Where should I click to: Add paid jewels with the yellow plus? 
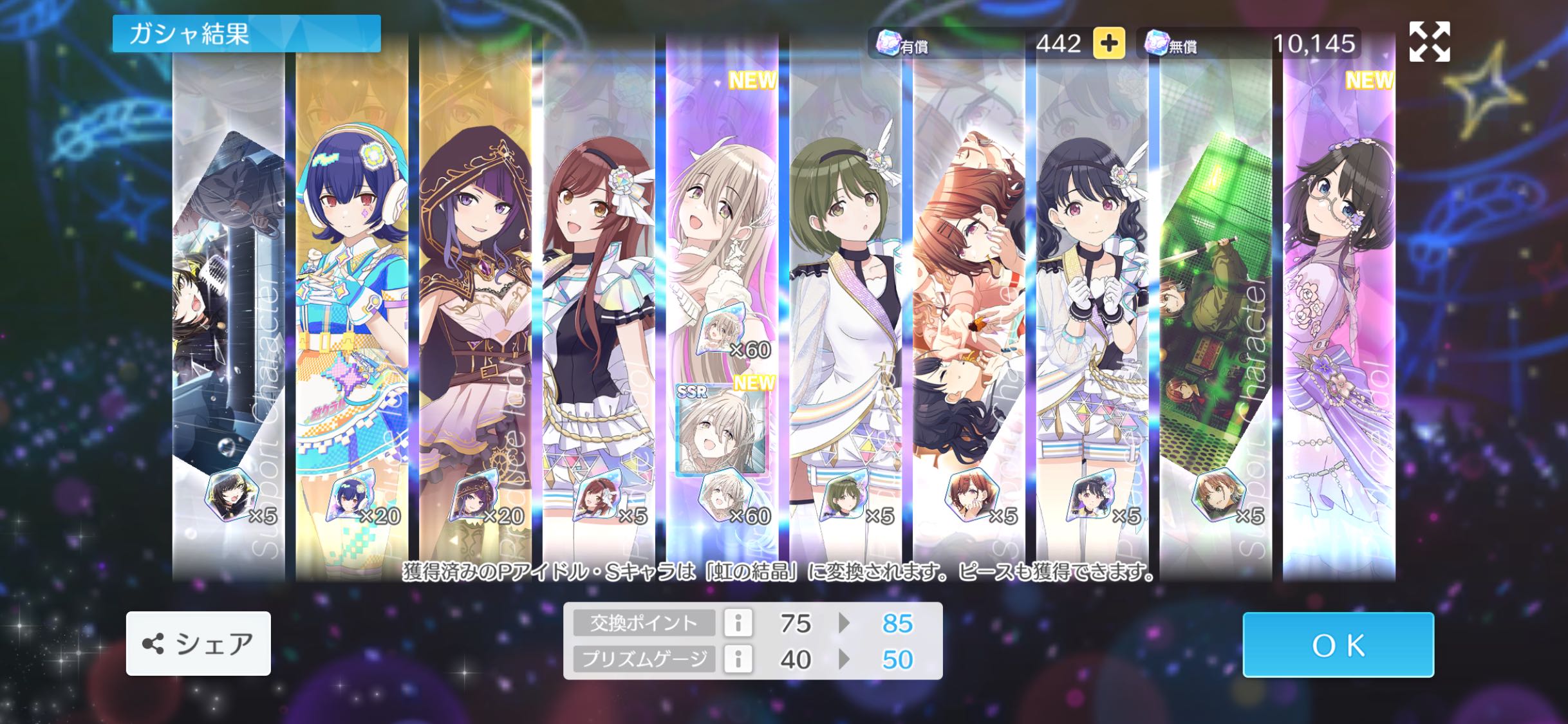[1108, 44]
